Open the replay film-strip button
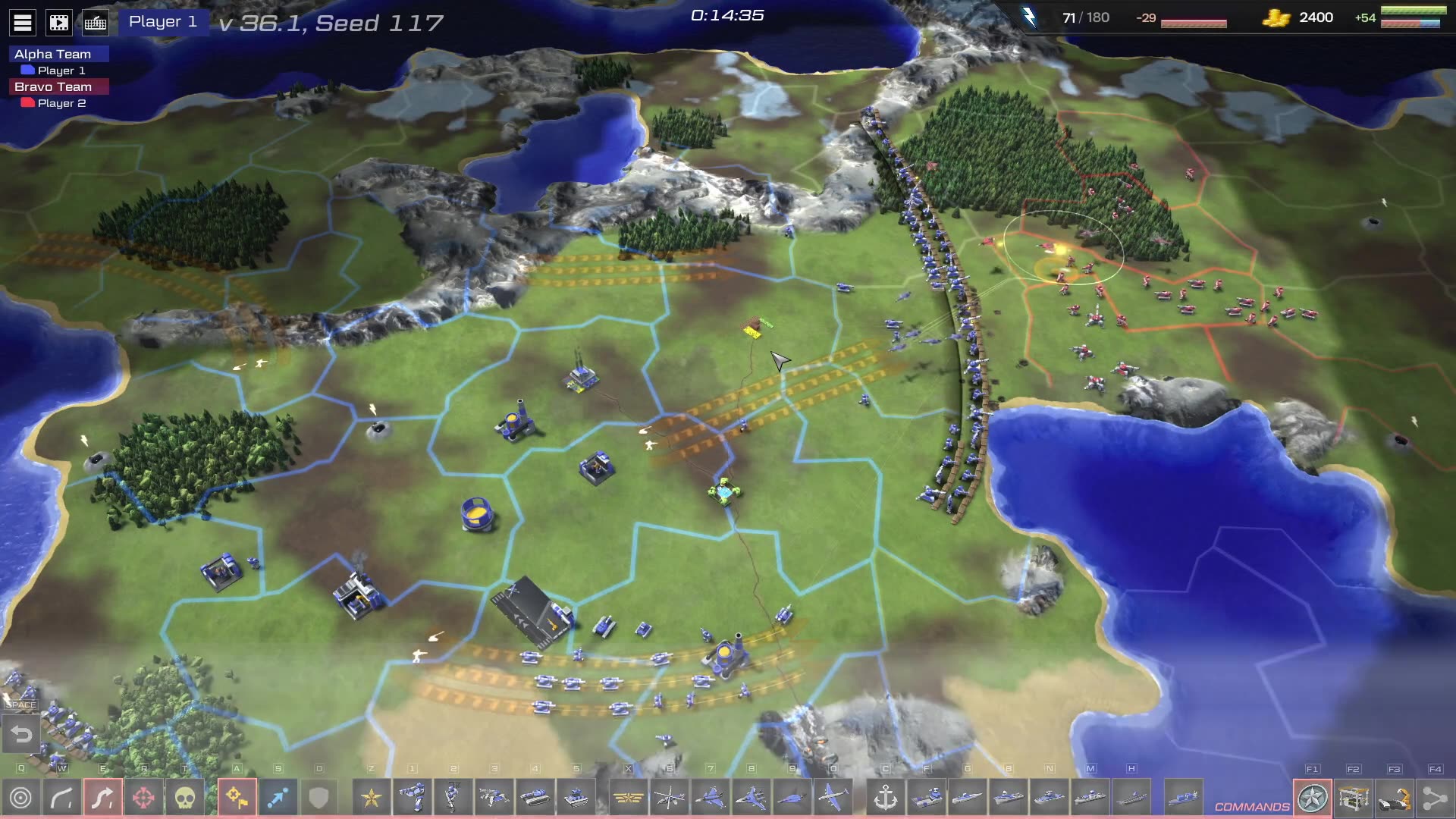1456x819 pixels. point(58,23)
